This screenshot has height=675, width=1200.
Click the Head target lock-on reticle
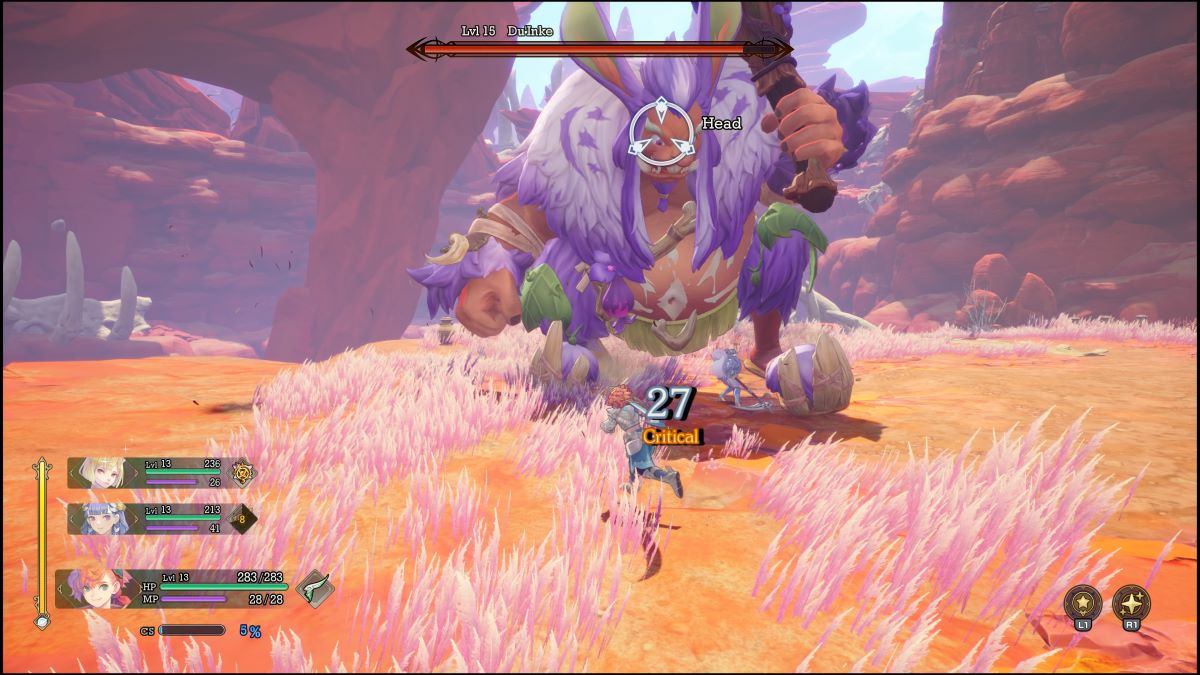pyautogui.click(x=660, y=132)
